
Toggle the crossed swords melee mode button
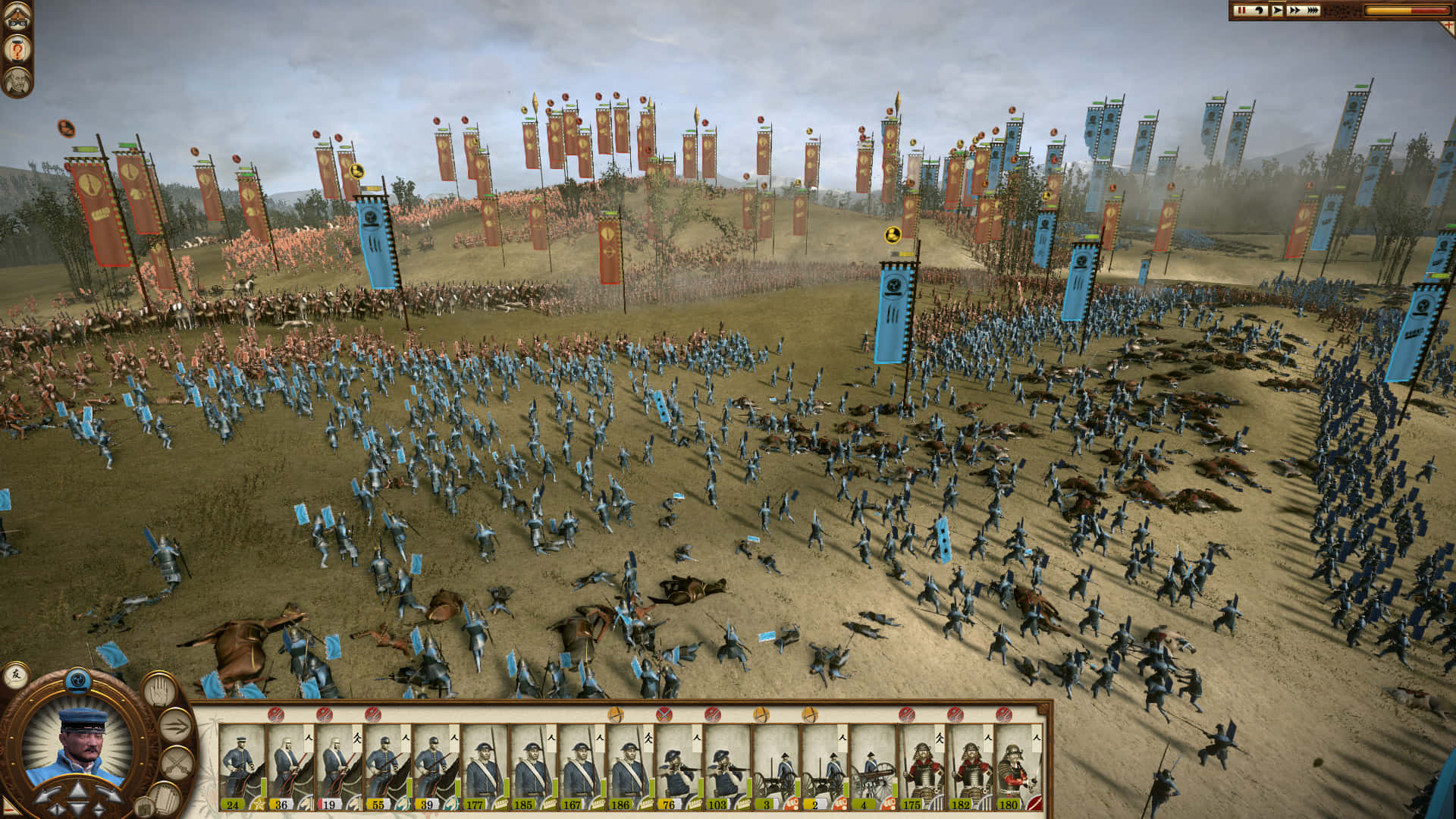177,762
